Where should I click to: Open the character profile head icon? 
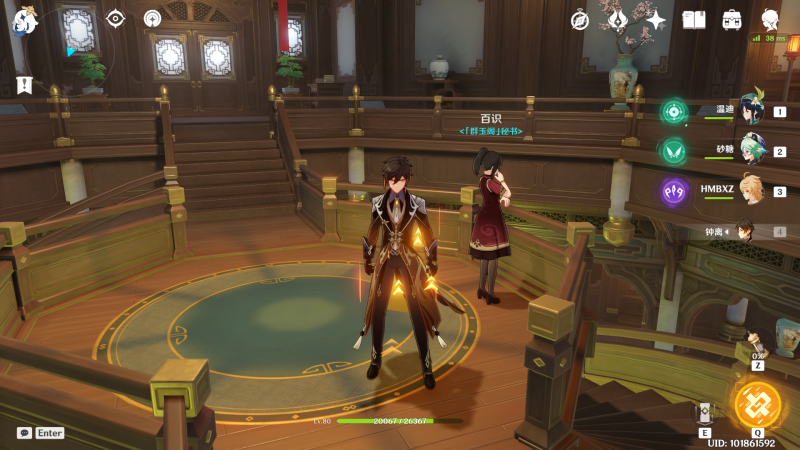click(x=771, y=20)
